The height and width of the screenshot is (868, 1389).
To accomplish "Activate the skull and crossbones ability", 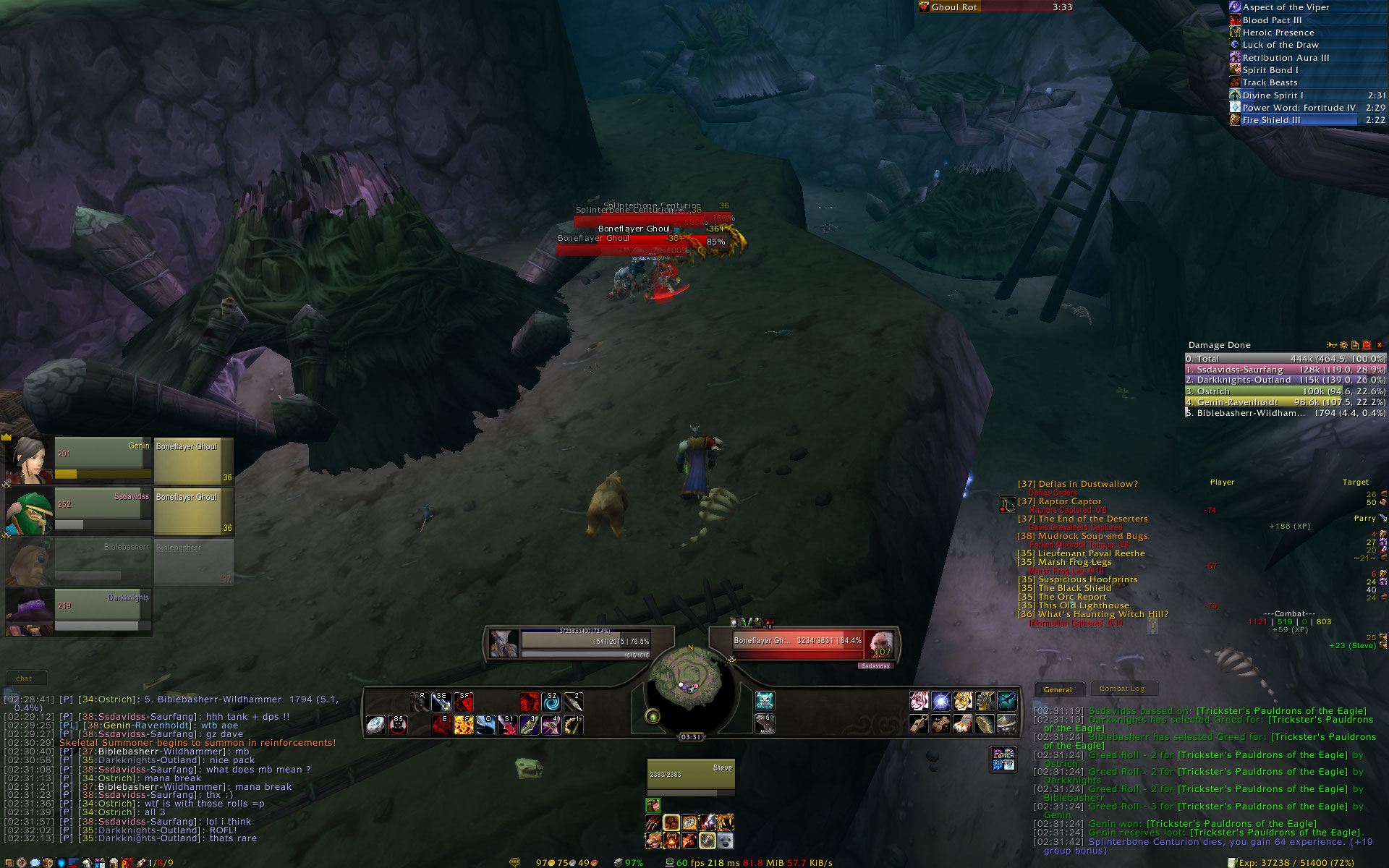I will [765, 700].
